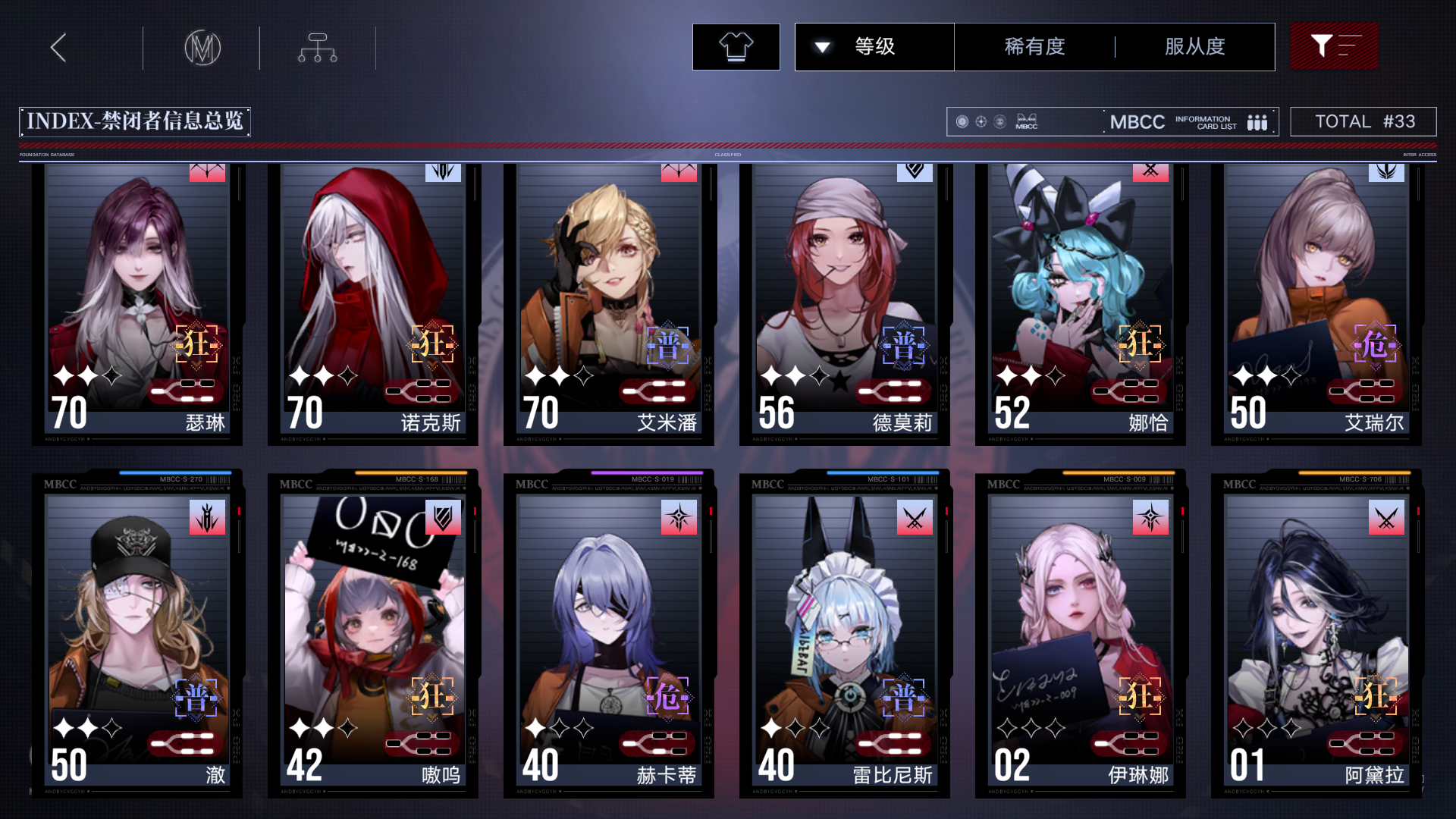Click the filter icon at top right
Screen dimensions: 1456x819
click(1333, 46)
